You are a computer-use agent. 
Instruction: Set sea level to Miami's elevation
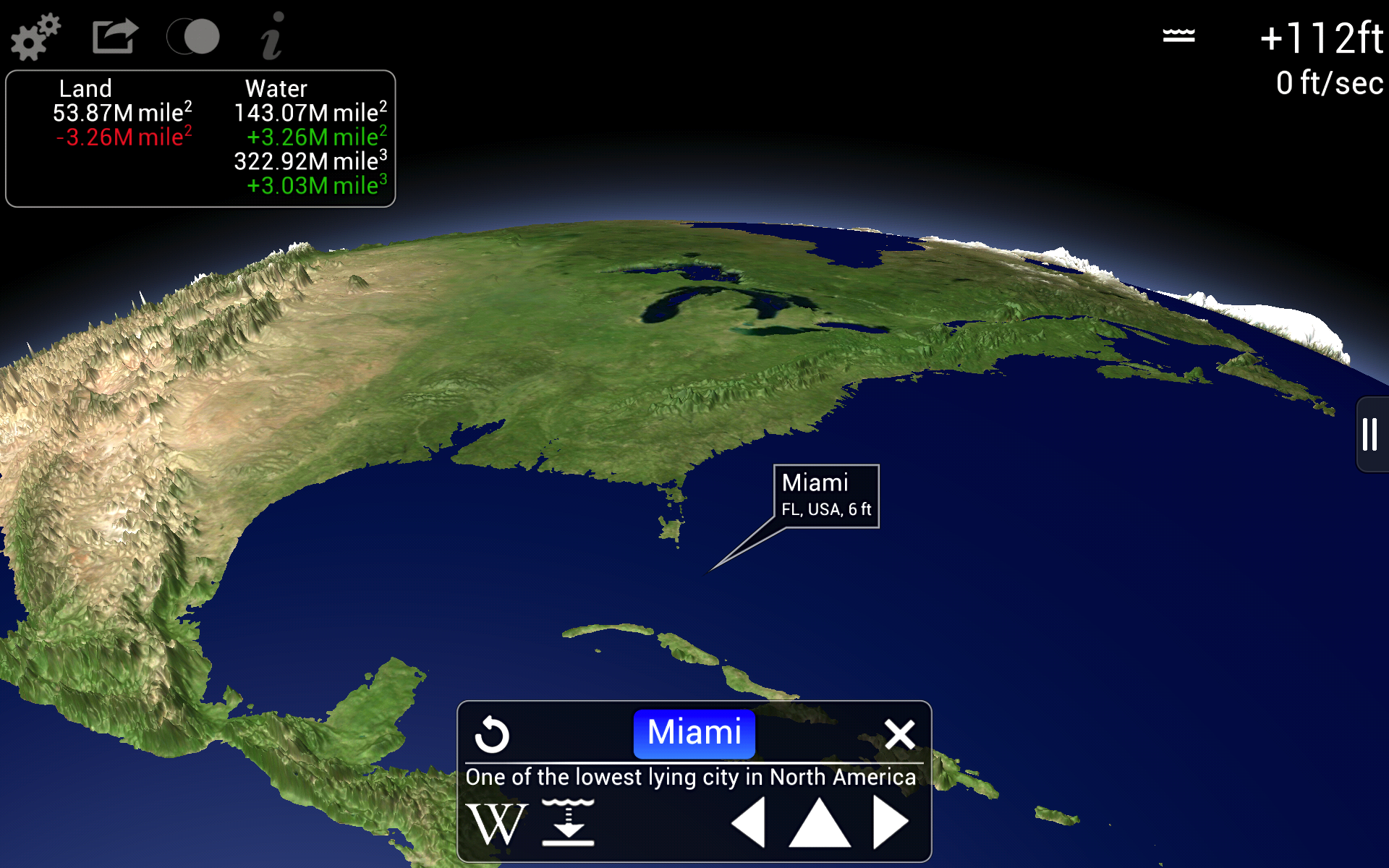[569, 822]
